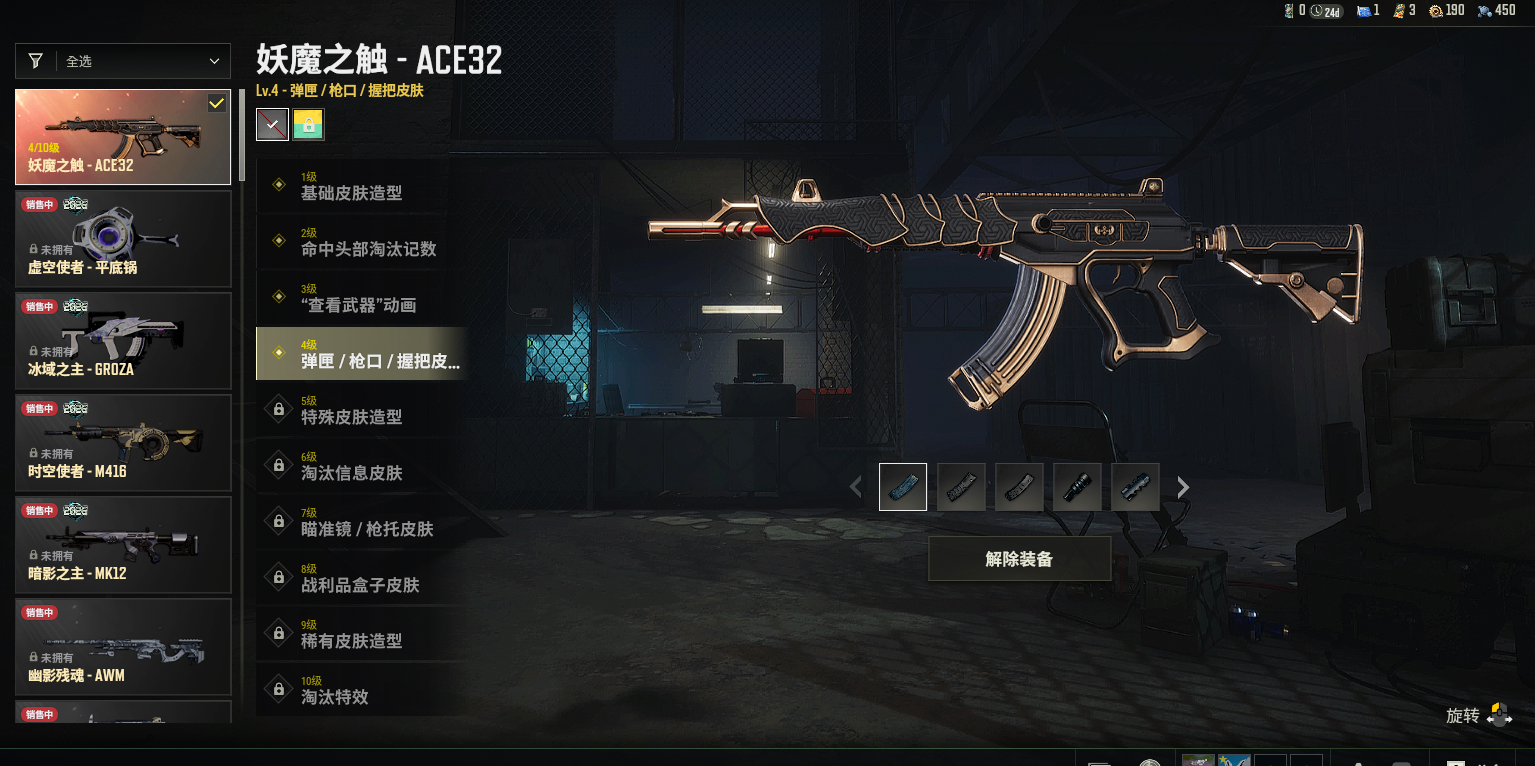Image resolution: width=1535 pixels, height=766 pixels.
Task: Choose the 幽影残魂 - AWM skin
Action: 123,647
